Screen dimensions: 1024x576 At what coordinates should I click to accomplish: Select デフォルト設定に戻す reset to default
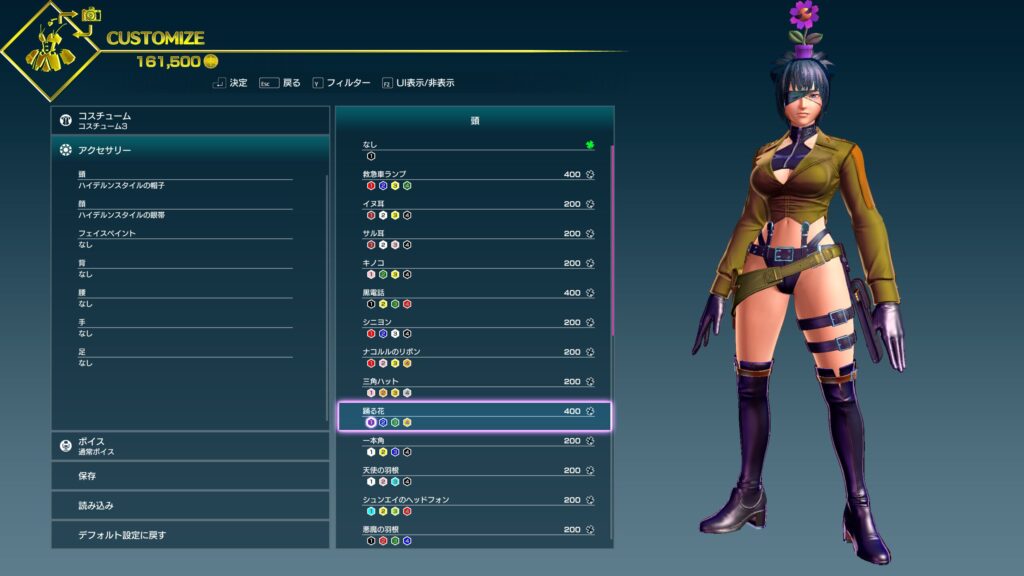click(x=190, y=535)
